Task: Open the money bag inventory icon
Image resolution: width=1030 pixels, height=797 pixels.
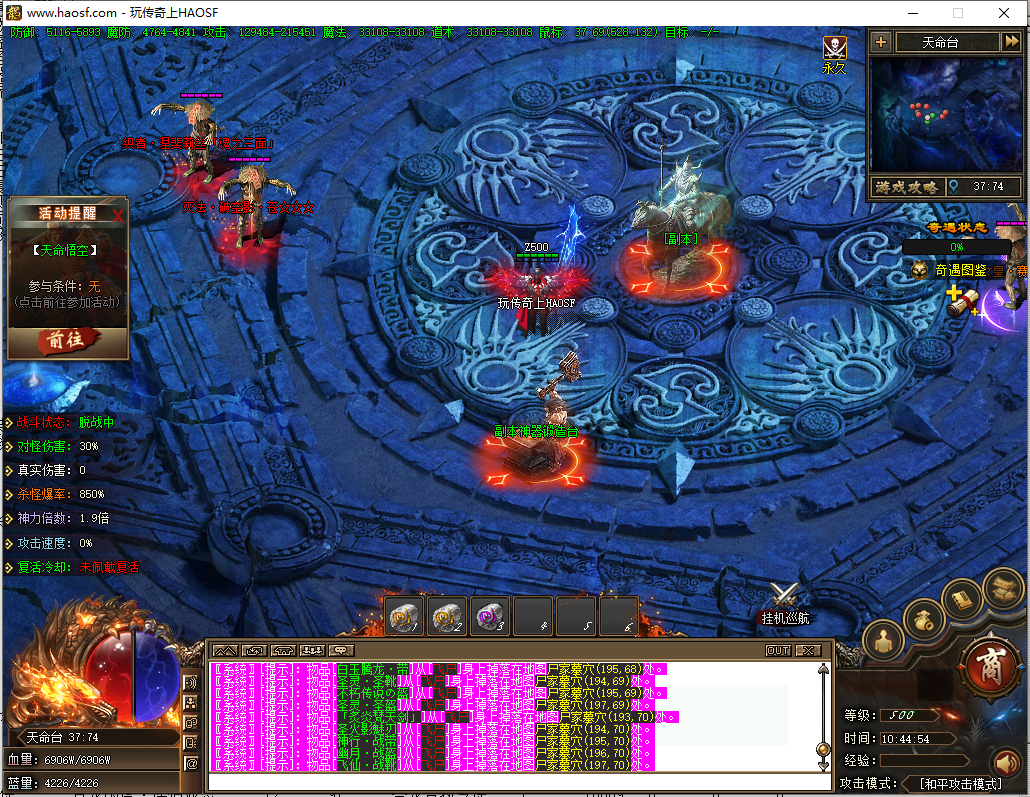Action: pos(924,620)
